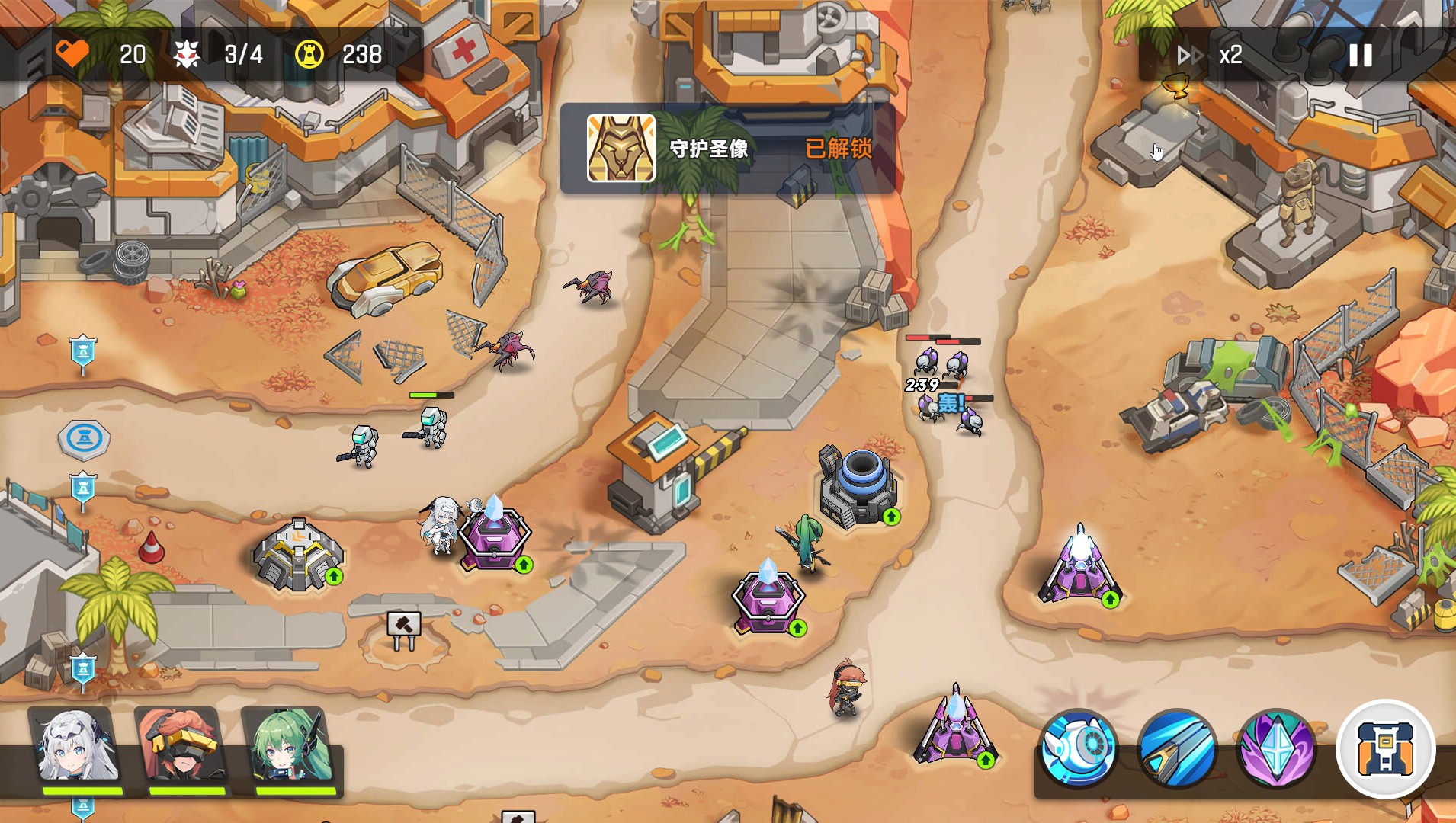Image resolution: width=1456 pixels, height=823 pixels.
Task: Click the Guardian Statue unlocked notification
Action: tap(727, 149)
